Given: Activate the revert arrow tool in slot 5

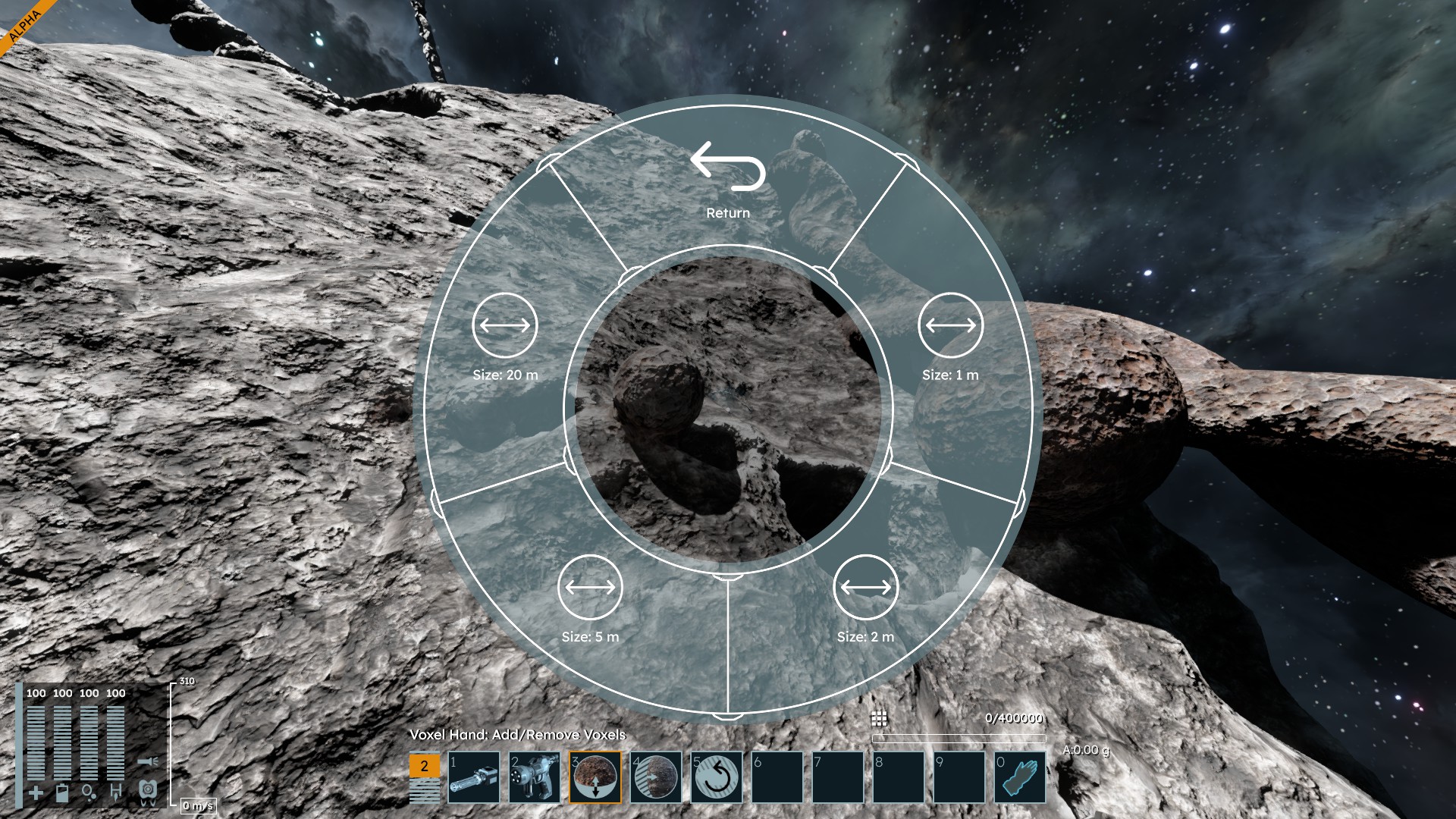Looking at the screenshot, I should tap(717, 777).
